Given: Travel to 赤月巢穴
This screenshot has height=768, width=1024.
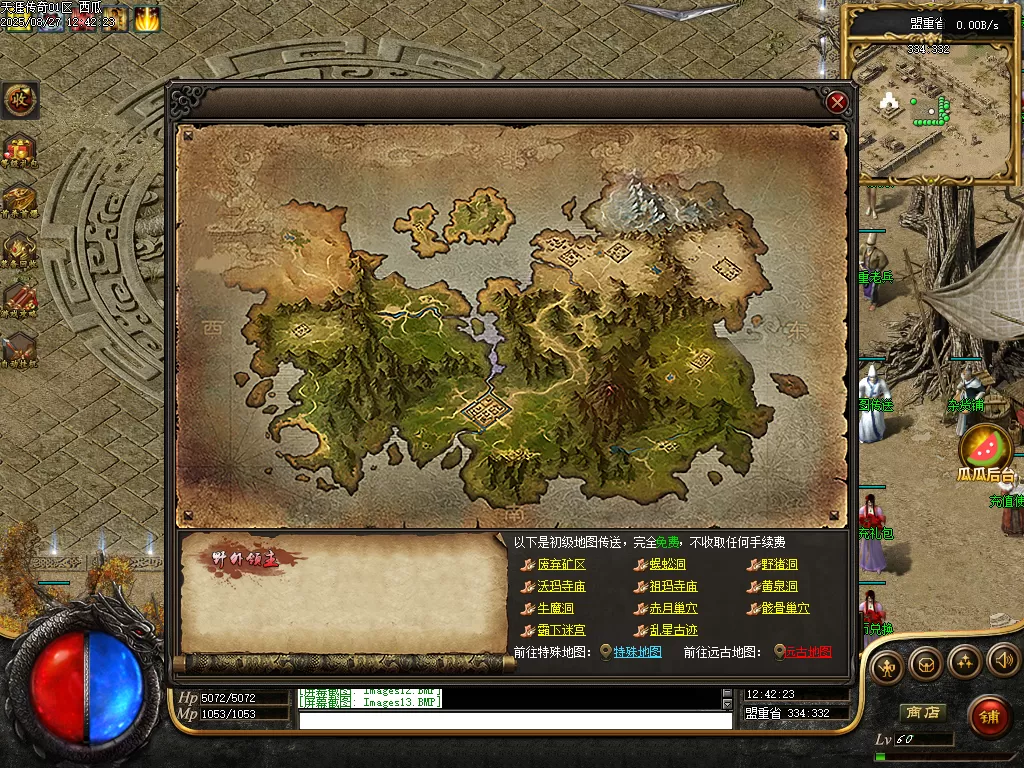Looking at the screenshot, I should (673, 609).
